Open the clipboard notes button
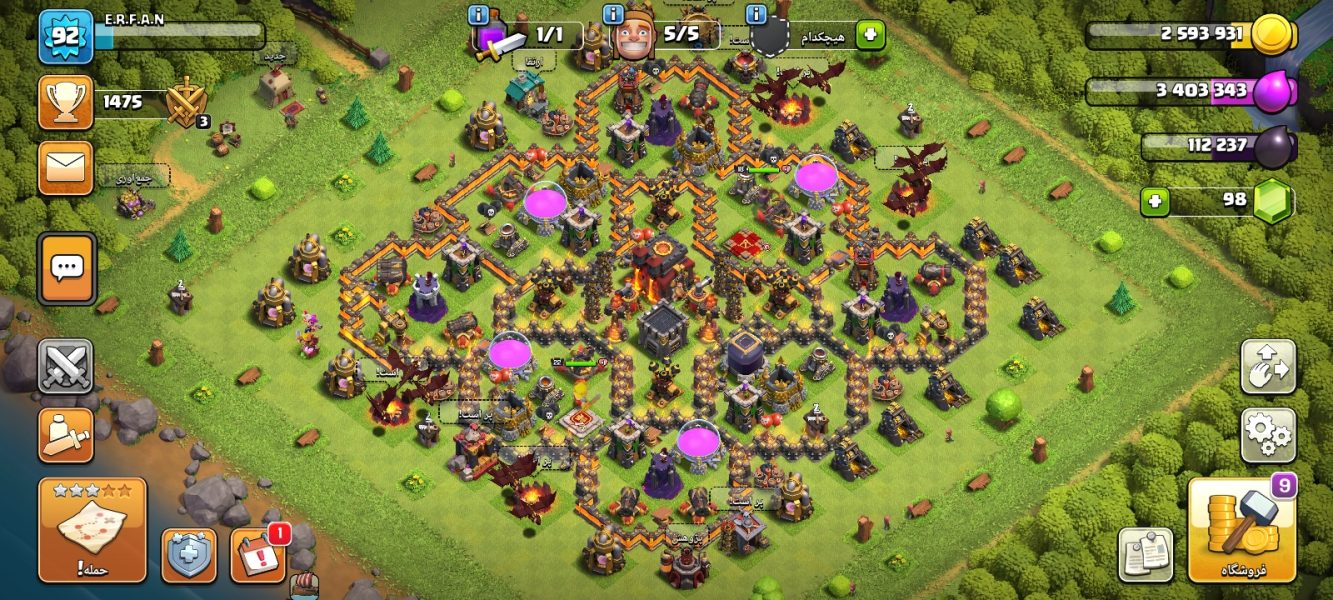The height and width of the screenshot is (600, 1333). tap(1145, 554)
